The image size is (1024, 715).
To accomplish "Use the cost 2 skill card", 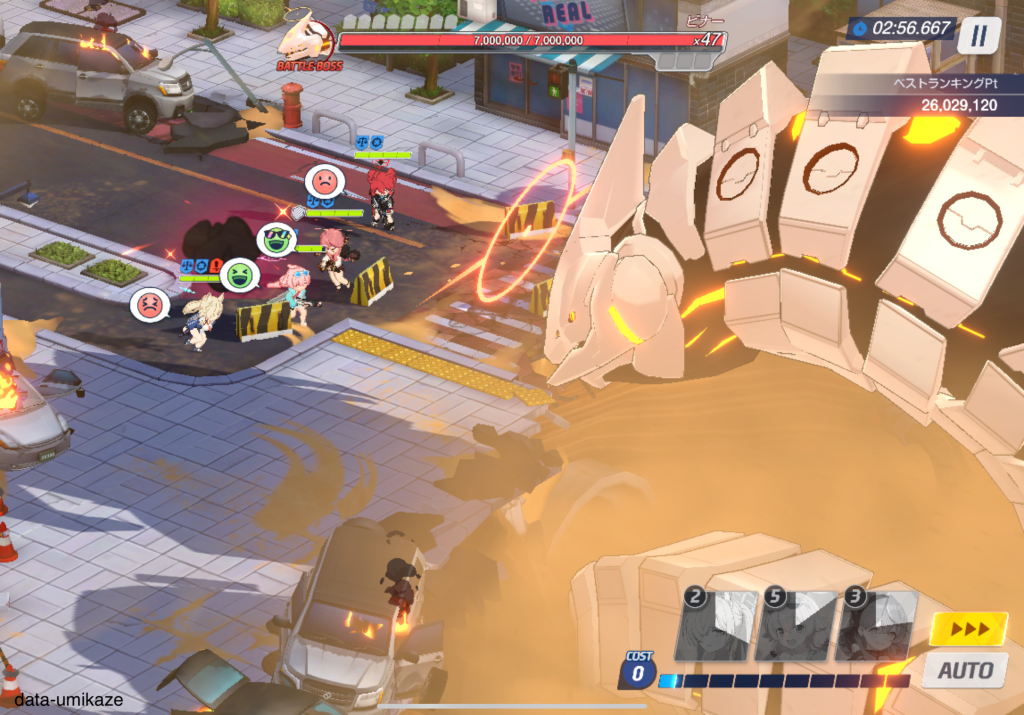I will click(714, 626).
